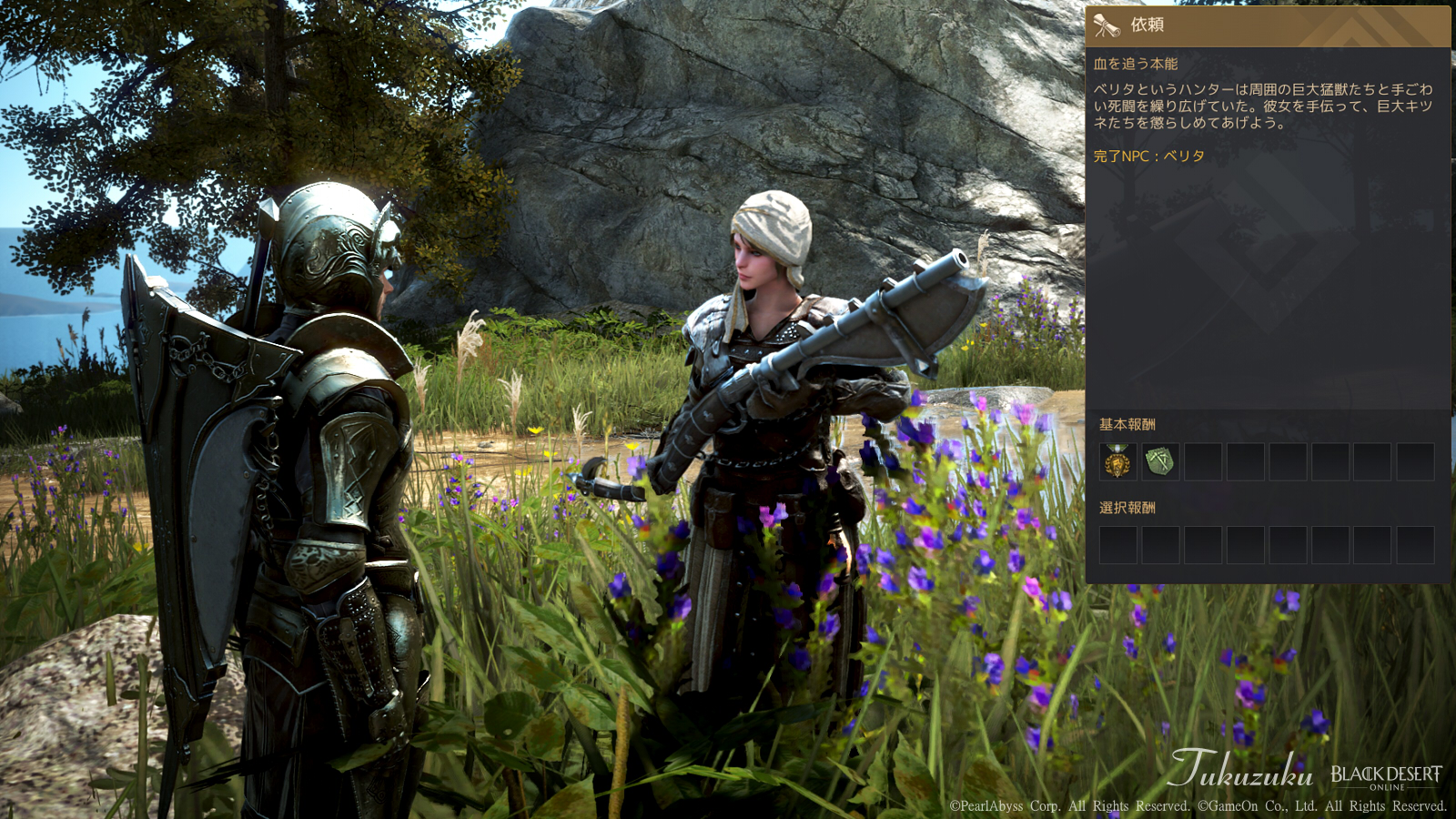Select the gold medal reward icon
Viewport: 1456px width, 819px height.
click(x=1117, y=462)
